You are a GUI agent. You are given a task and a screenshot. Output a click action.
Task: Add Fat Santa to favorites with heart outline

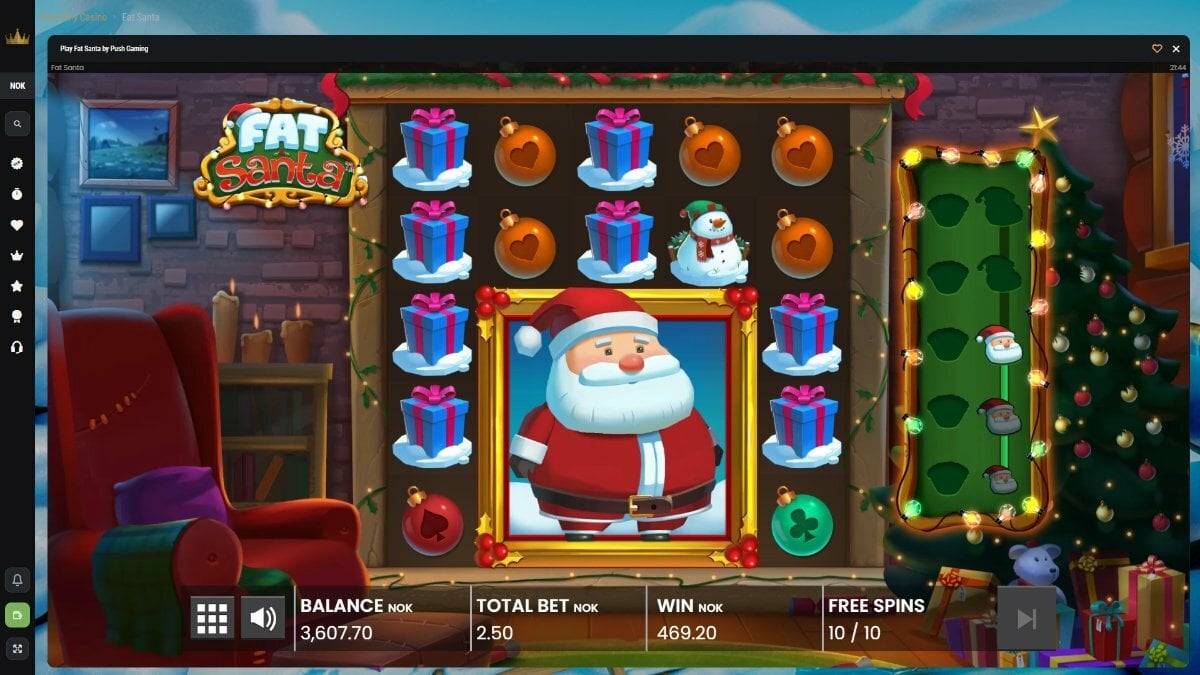pyautogui.click(x=1157, y=48)
